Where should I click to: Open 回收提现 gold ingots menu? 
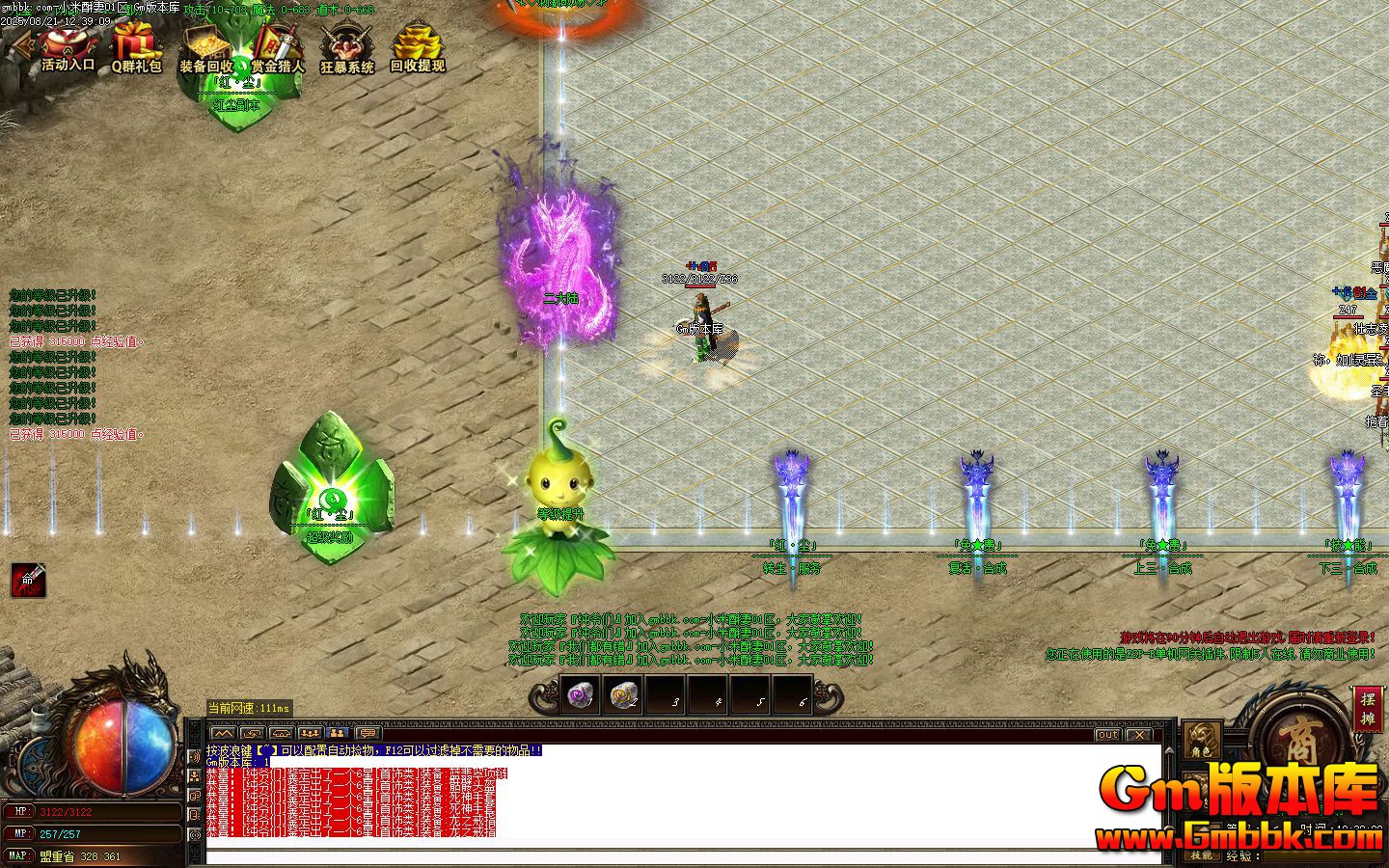click(417, 48)
